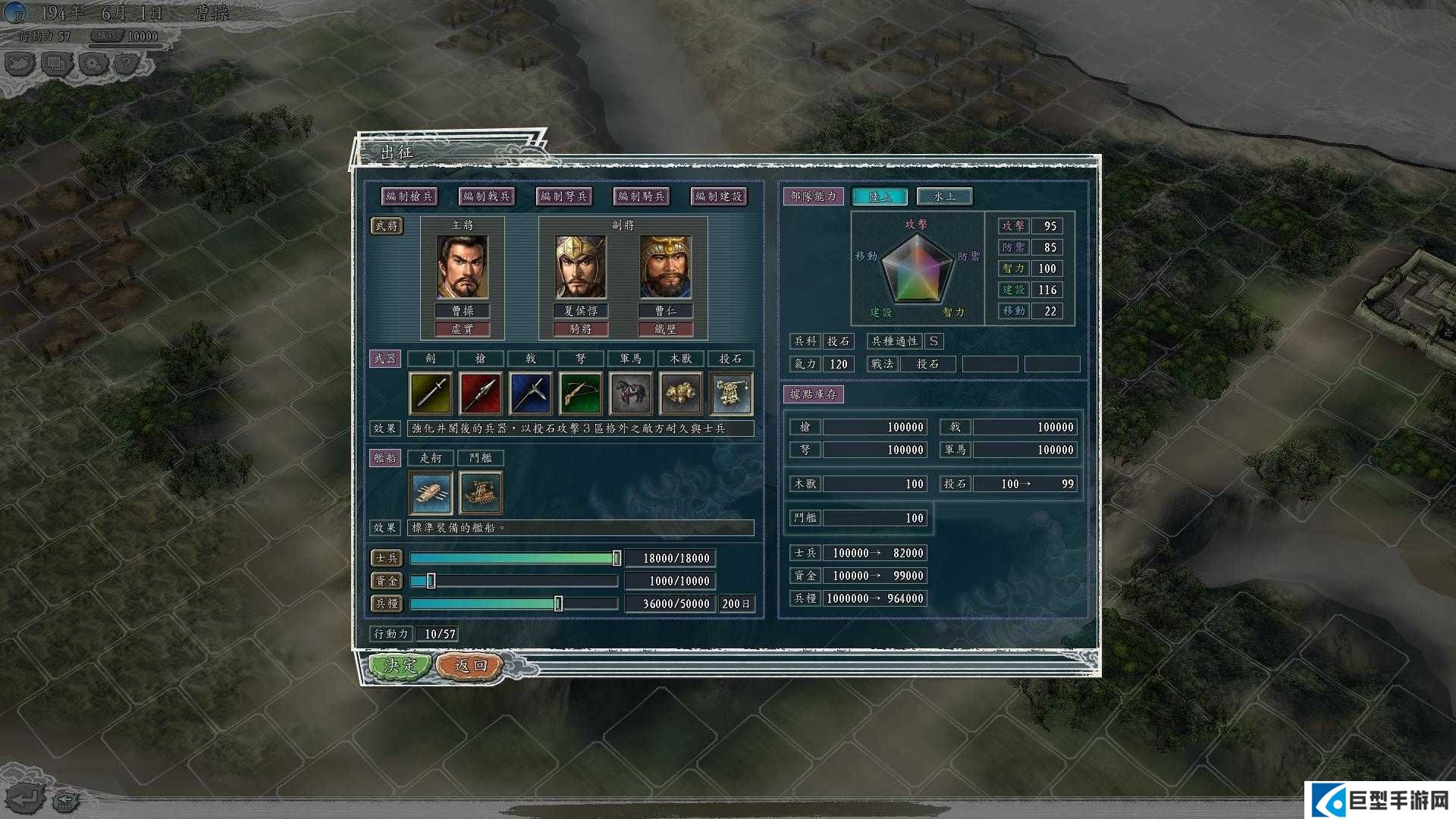Select main general 曹操 portrait
Screen dimensions: 1456x819
463,267
